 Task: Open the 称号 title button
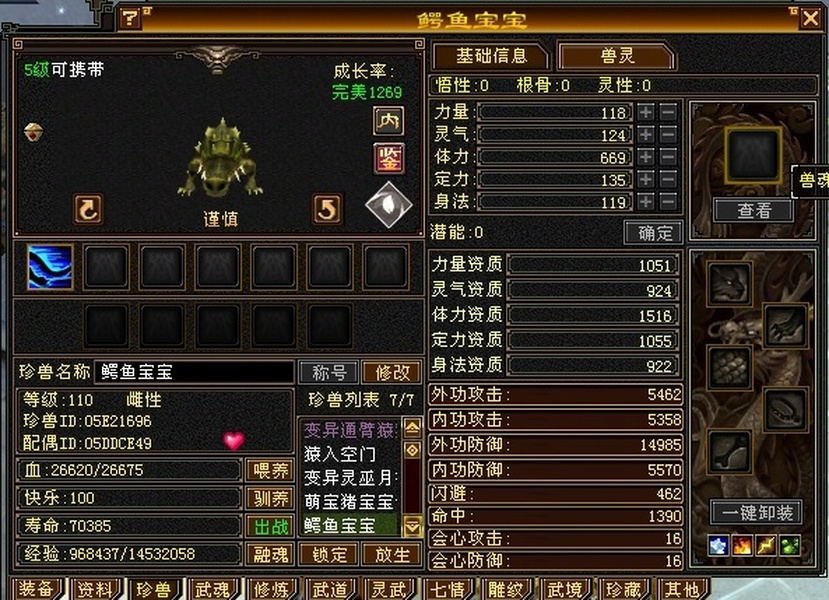tap(329, 372)
